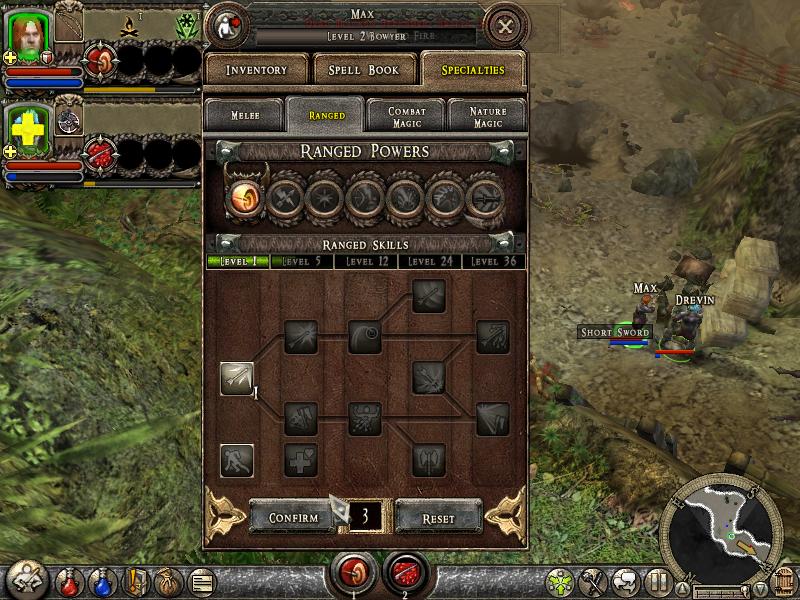The height and width of the screenshot is (600, 800).
Task: Select the unlocked red orb ranged power
Action: pos(245,194)
